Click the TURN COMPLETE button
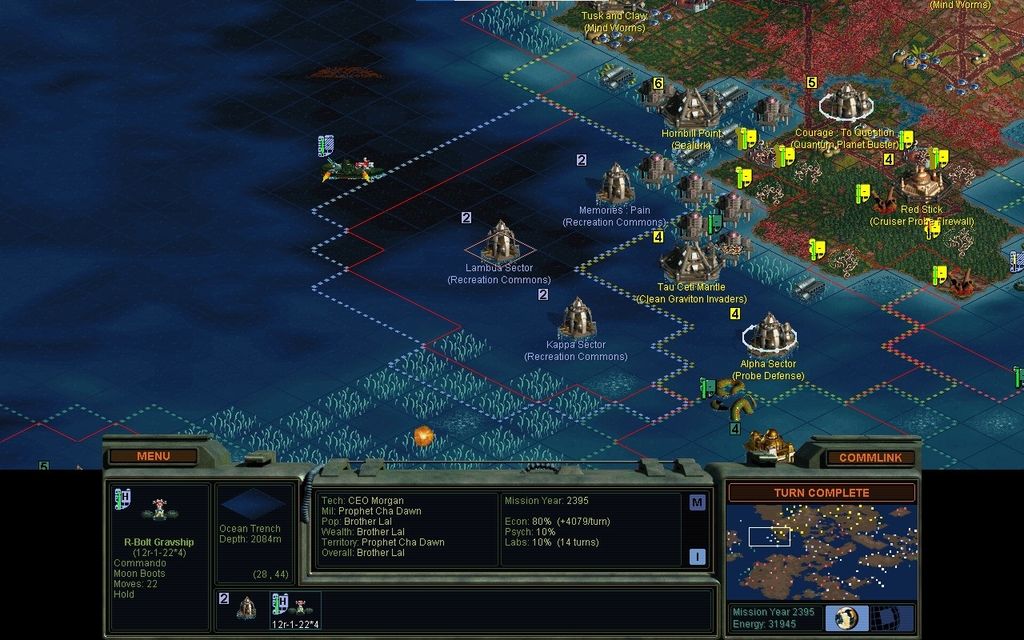This screenshot has width=1024, height=640. coord(821,493)
